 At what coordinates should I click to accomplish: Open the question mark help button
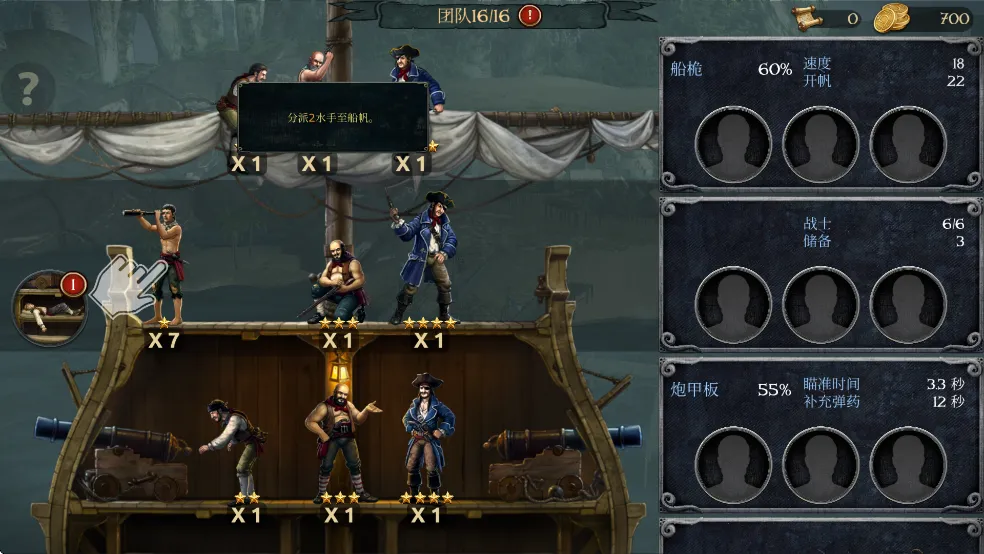coord(27,90)
